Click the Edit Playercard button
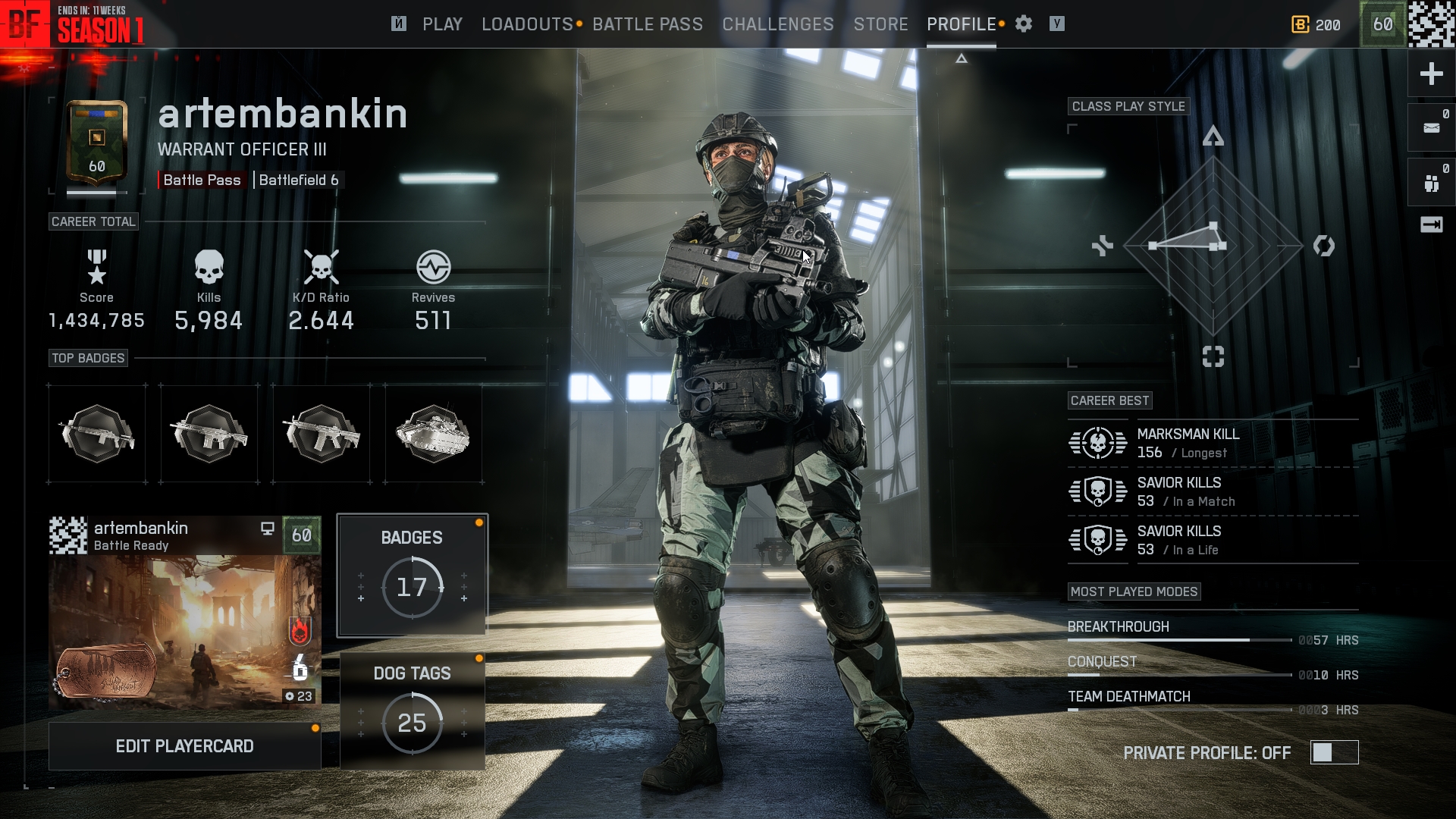Screen dimensions: 1456x819 tap(184, 746)
